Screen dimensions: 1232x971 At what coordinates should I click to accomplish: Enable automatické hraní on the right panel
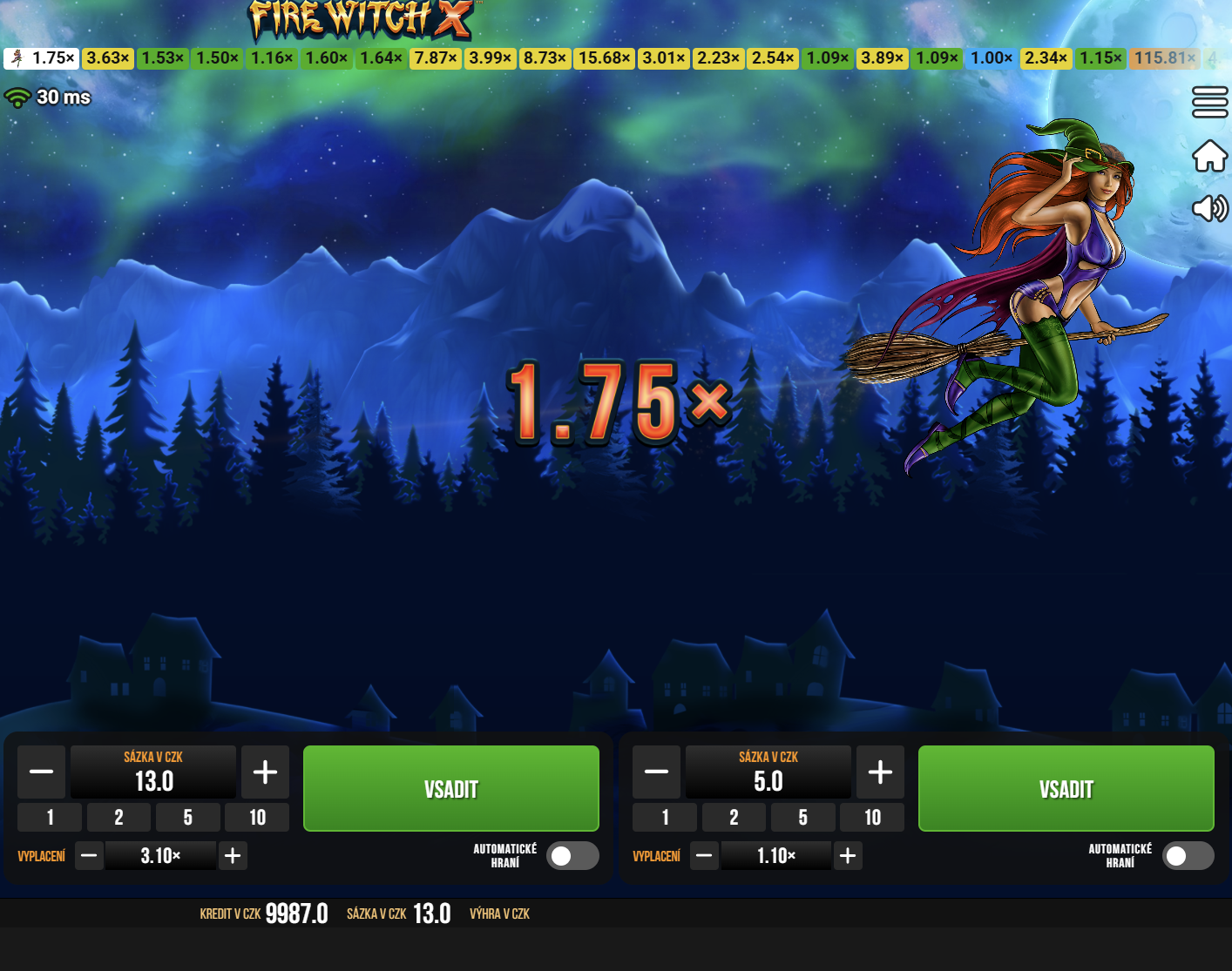pos(1188,856)
